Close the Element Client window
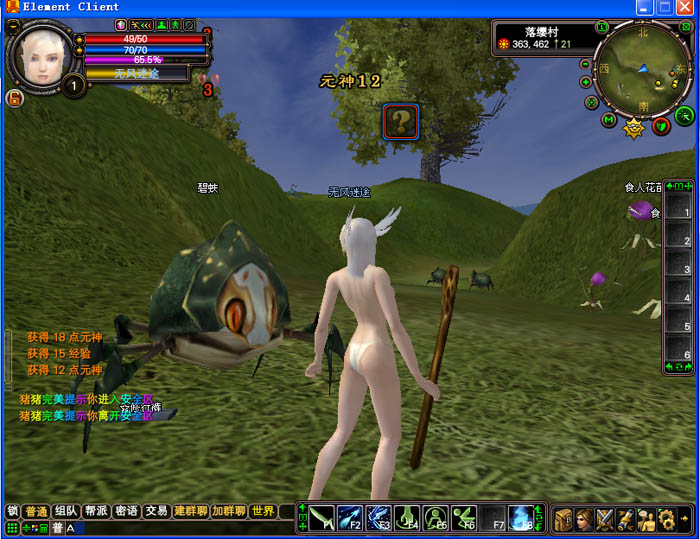This screenshot has width=700, height=539. pos(686,7)
